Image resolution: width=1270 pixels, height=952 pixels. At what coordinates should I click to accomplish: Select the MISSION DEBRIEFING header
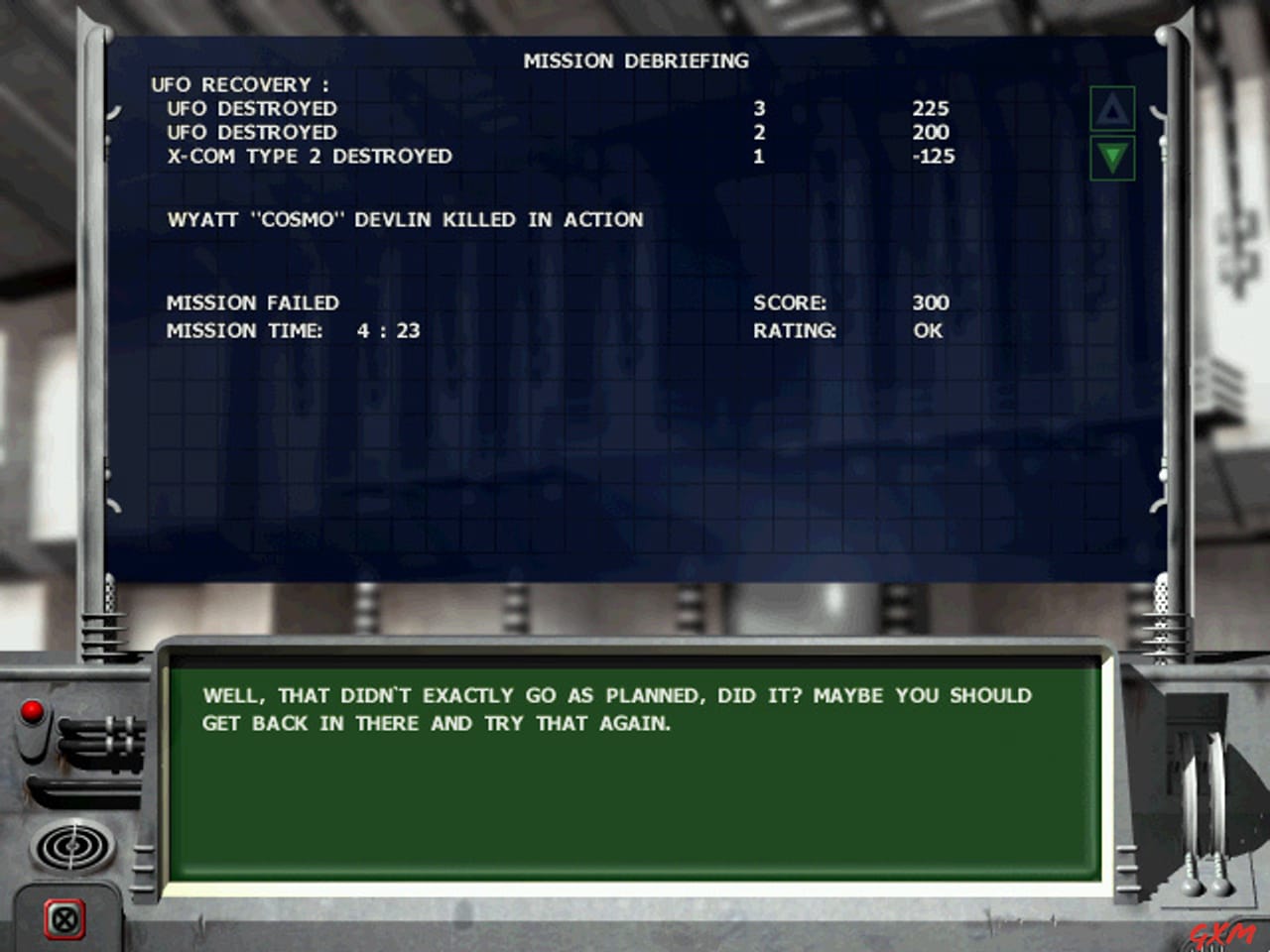(636, 60)
